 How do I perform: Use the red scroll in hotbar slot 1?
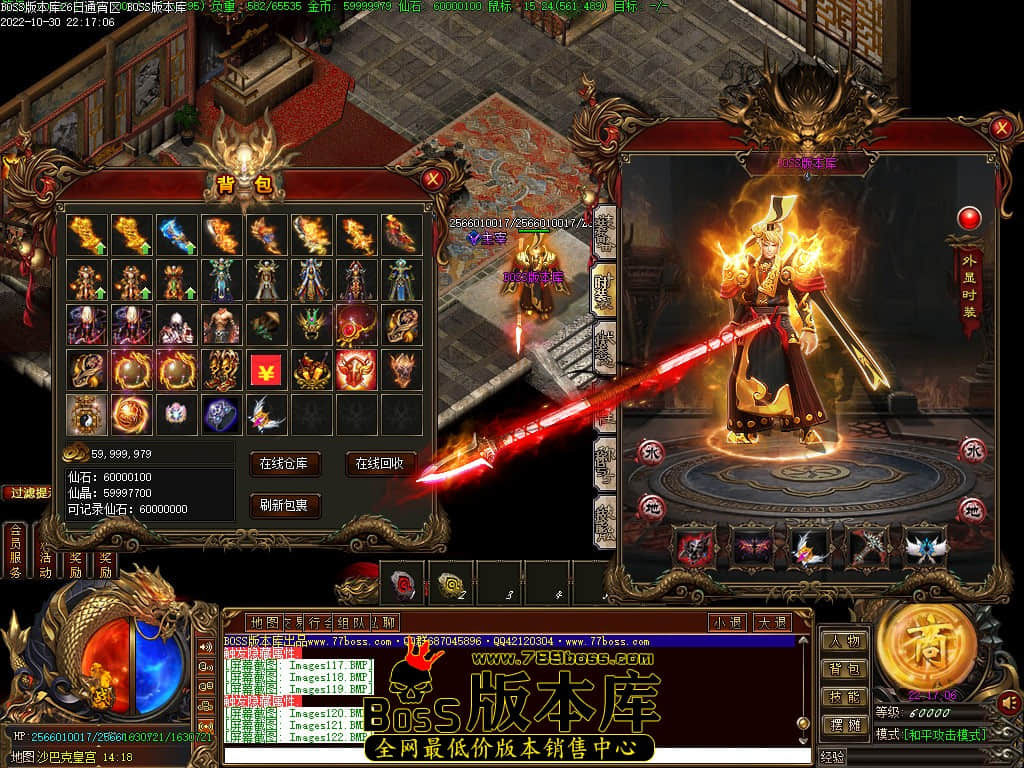tap(402, 582)
